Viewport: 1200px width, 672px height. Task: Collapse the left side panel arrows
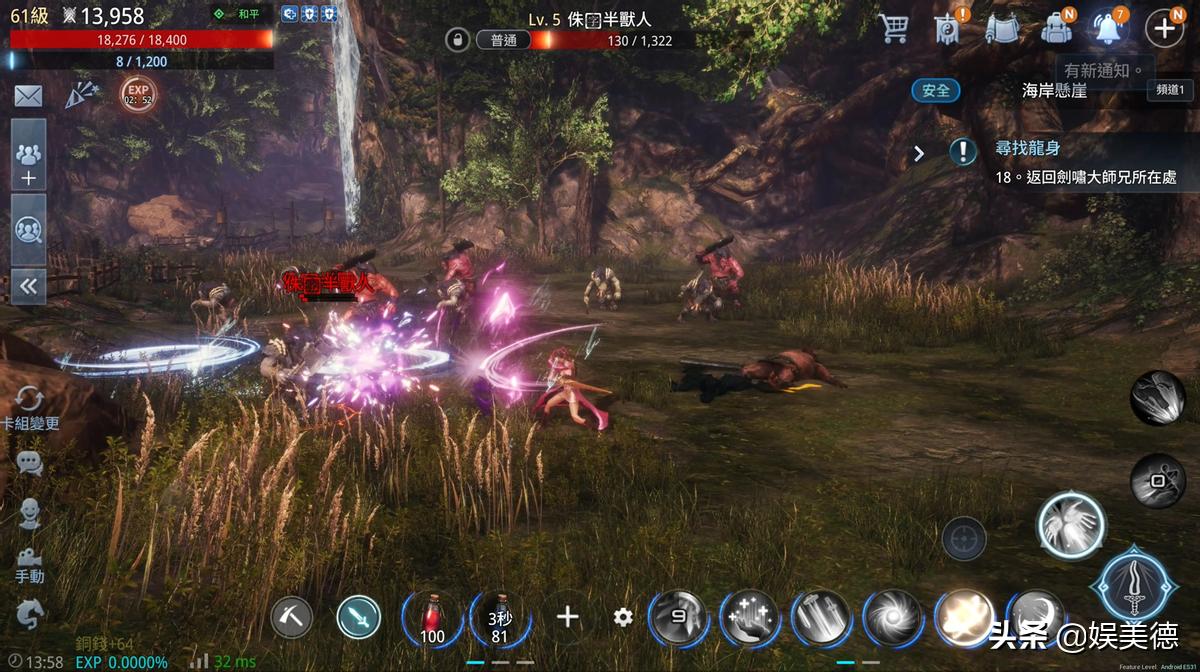(28, 287)
